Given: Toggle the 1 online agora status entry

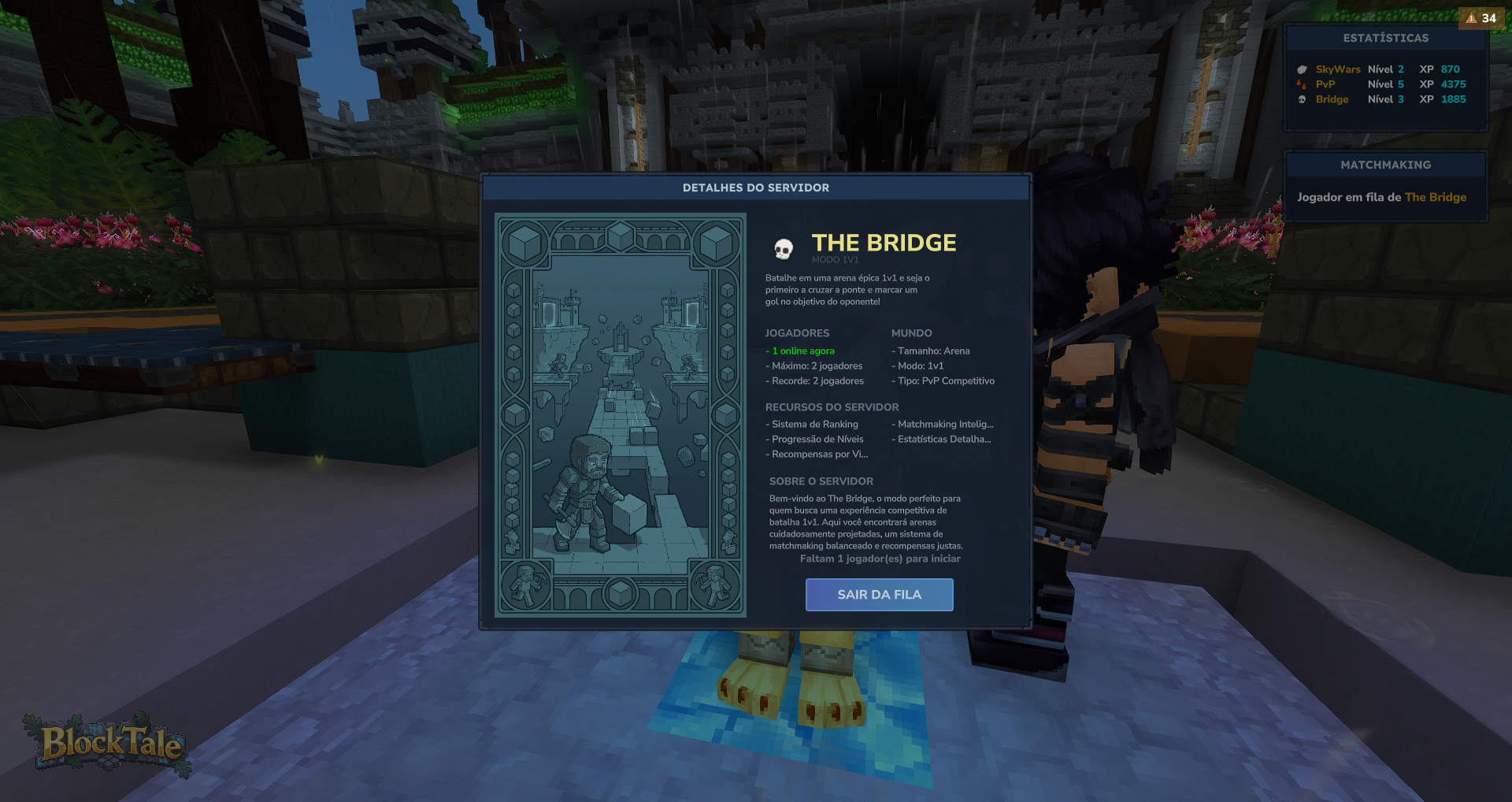Looking at the screenshot, I should (x=800, y=351).
